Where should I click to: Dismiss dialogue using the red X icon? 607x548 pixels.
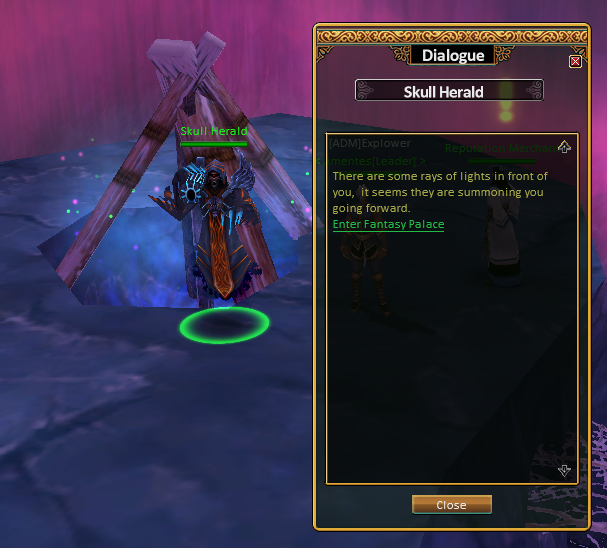575,61
